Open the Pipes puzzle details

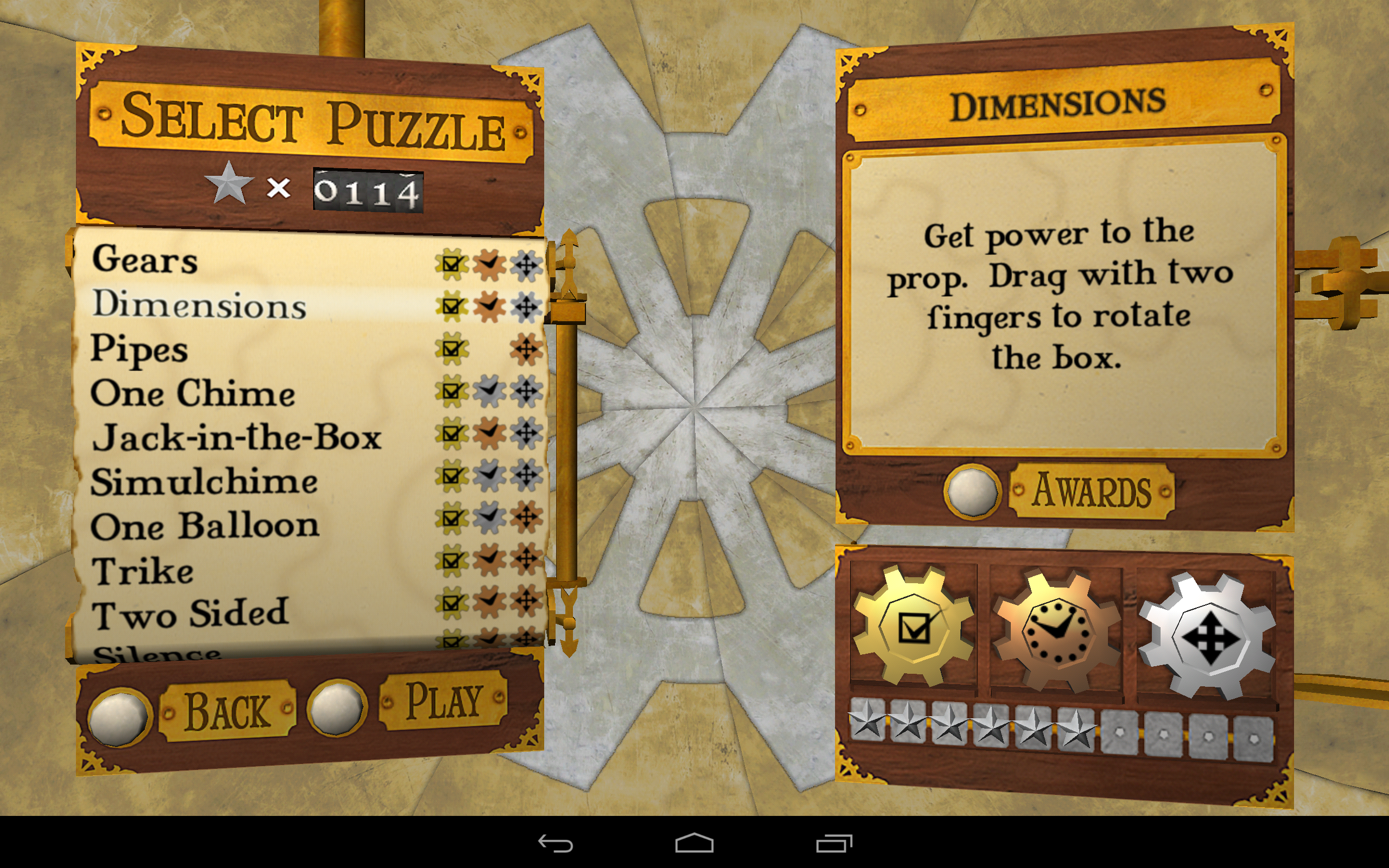click(x=139, y=350)
